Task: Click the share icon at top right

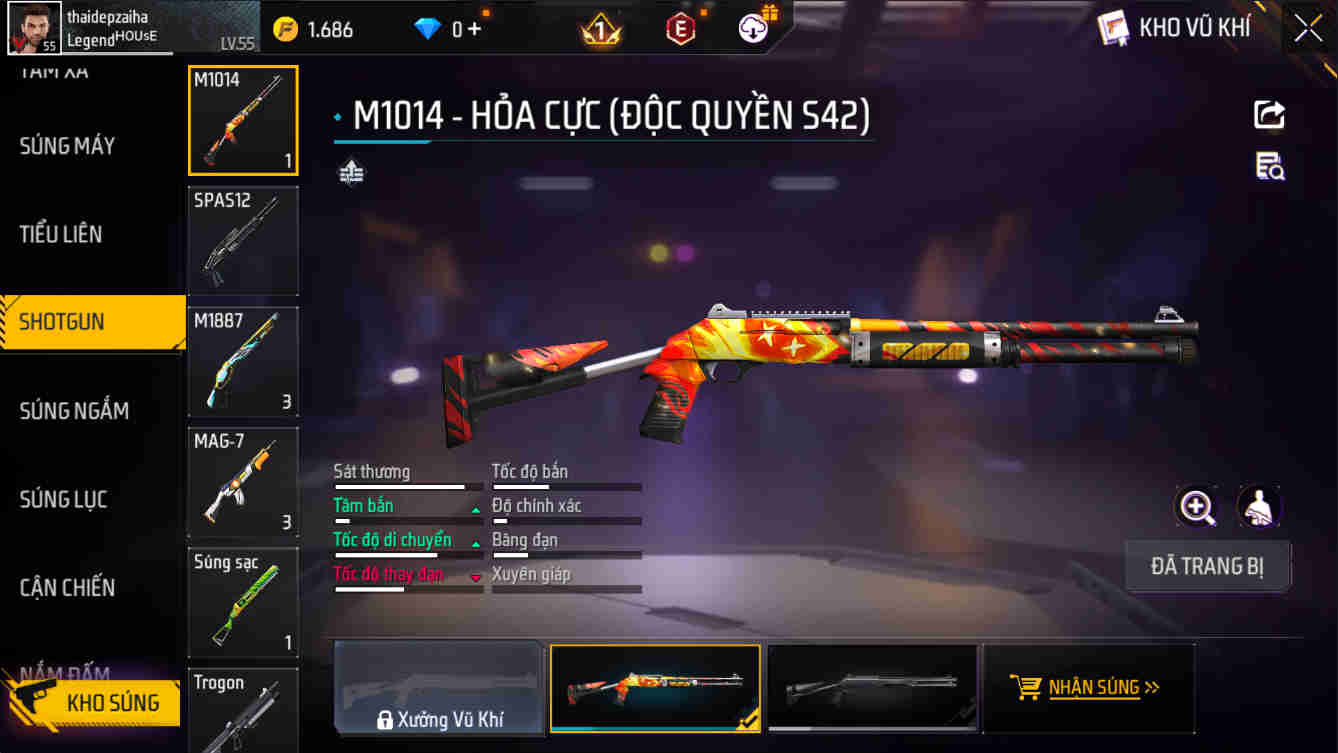Action: point(1269,114)
